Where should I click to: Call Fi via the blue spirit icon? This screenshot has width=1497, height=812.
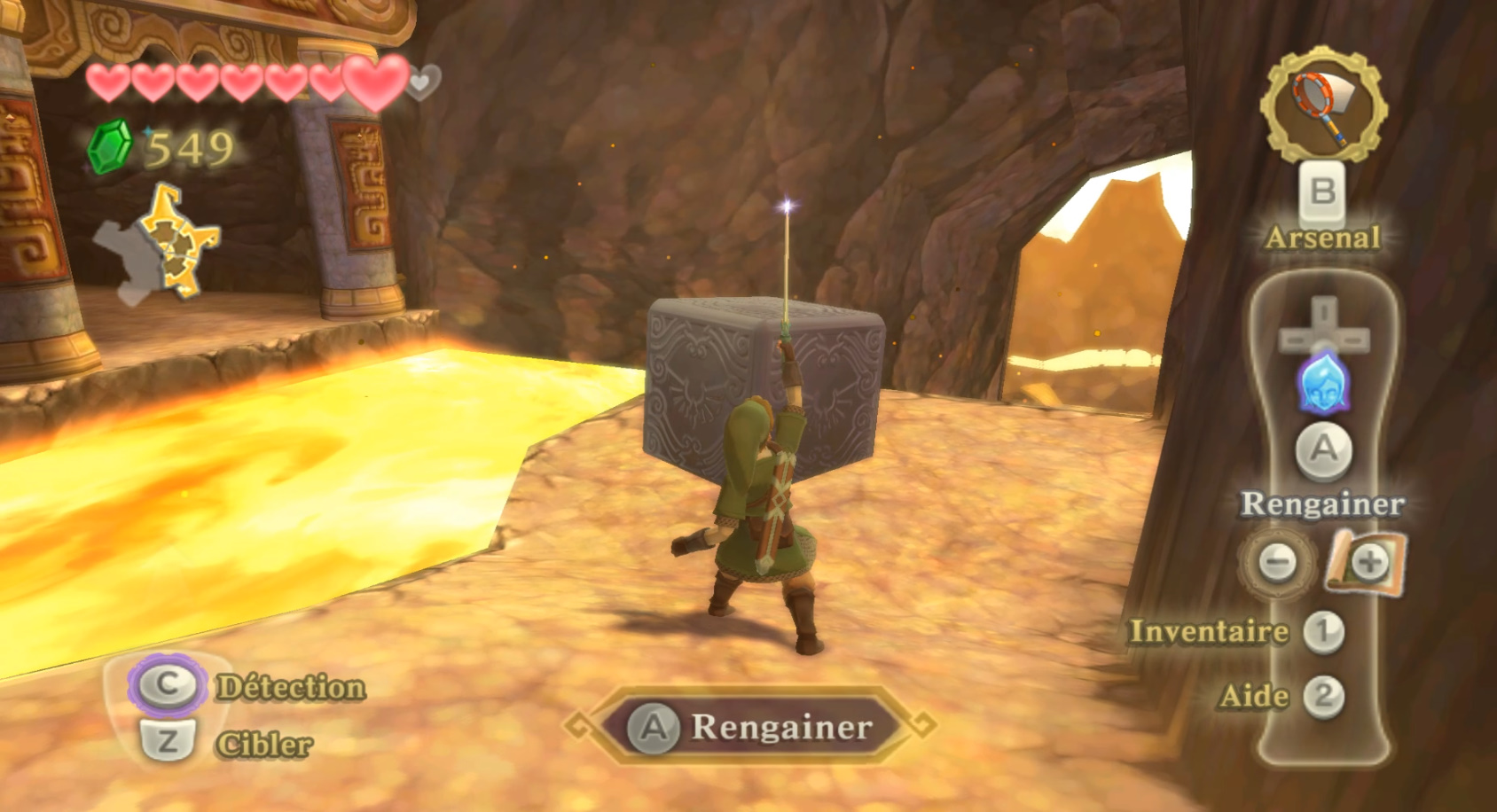point(1323,384)
